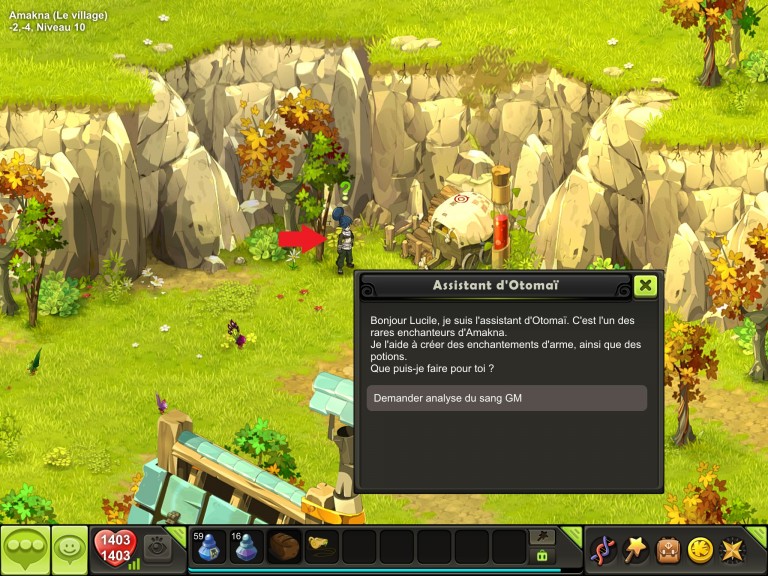768x576 pixels.
Task: Click the green padlock shortcut bar lock
Action: pyautogui.click(x=542, y=556)
